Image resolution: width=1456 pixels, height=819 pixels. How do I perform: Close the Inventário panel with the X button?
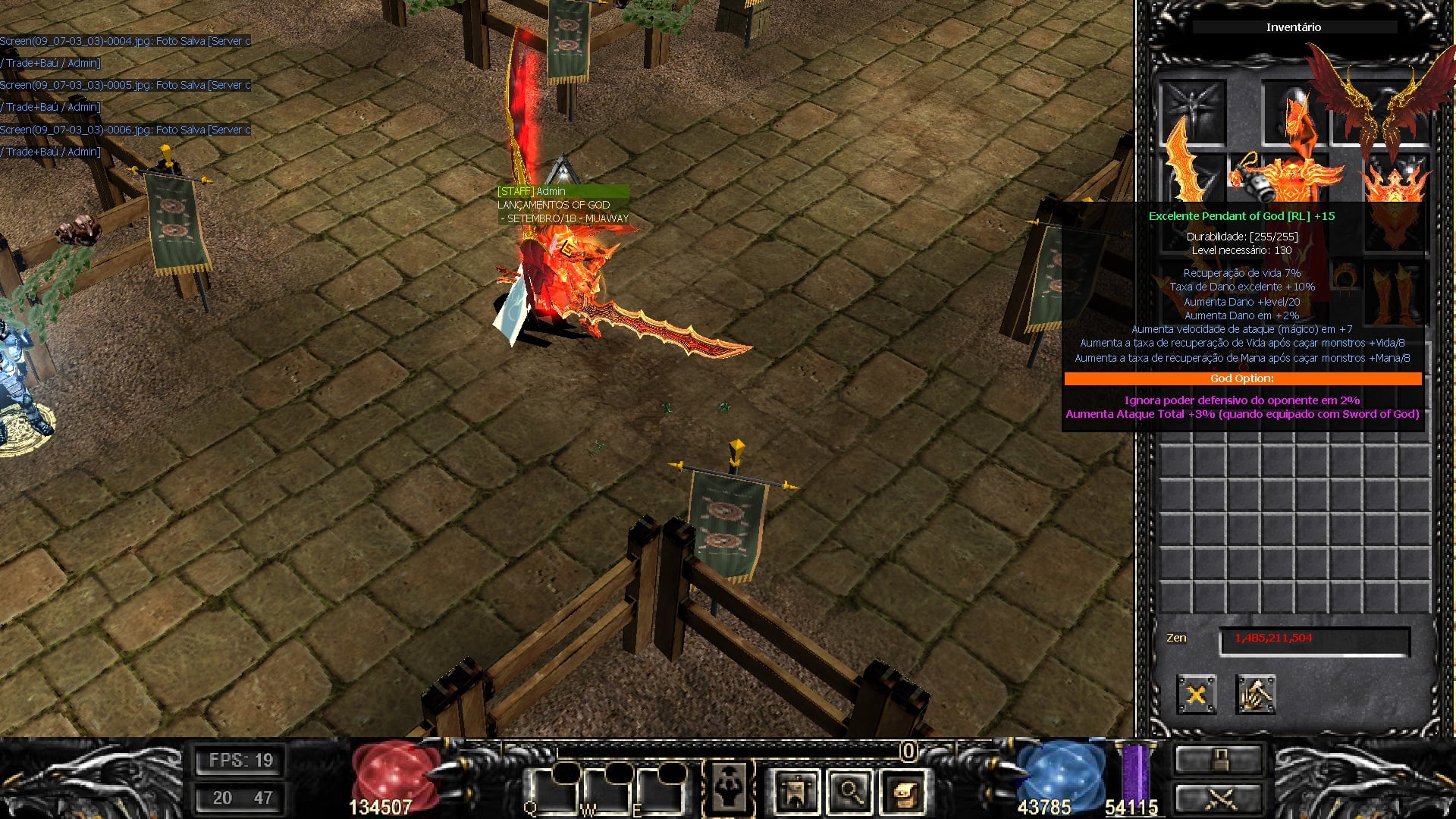click(x=1196, y=695)
